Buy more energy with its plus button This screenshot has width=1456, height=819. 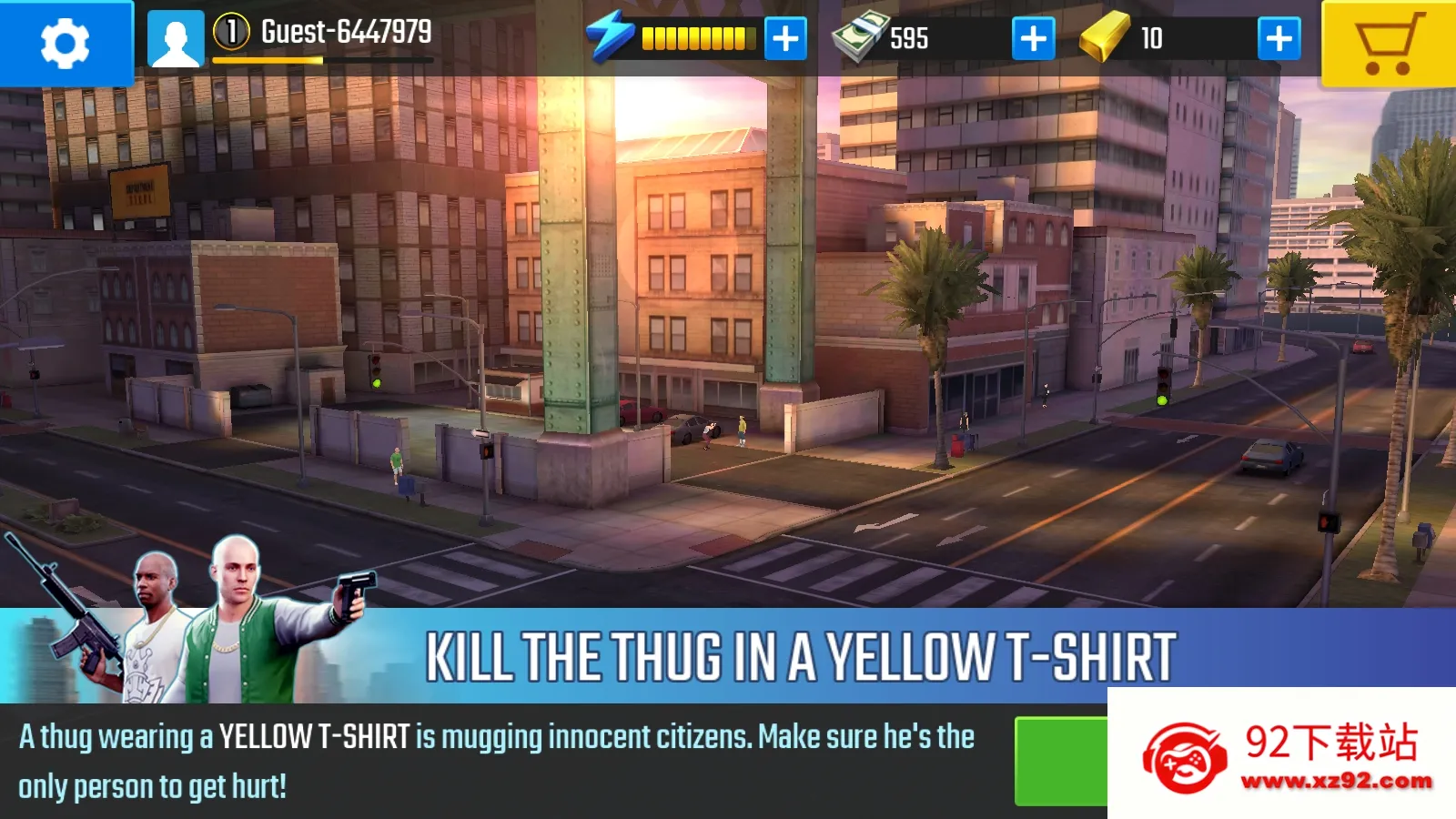tap(784, 38)
